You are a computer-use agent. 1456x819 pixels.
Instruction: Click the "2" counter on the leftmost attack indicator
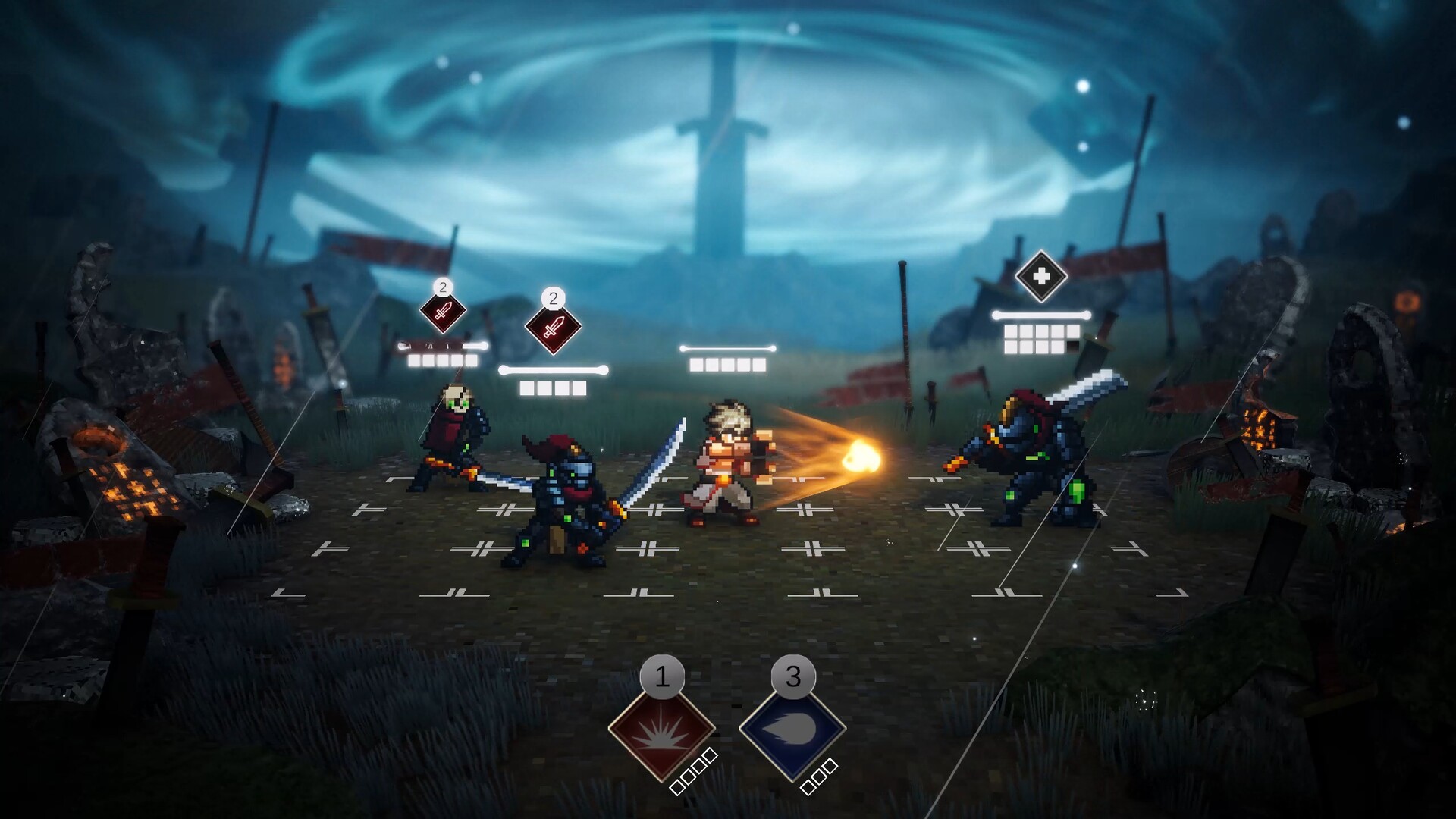coord(443,287)
